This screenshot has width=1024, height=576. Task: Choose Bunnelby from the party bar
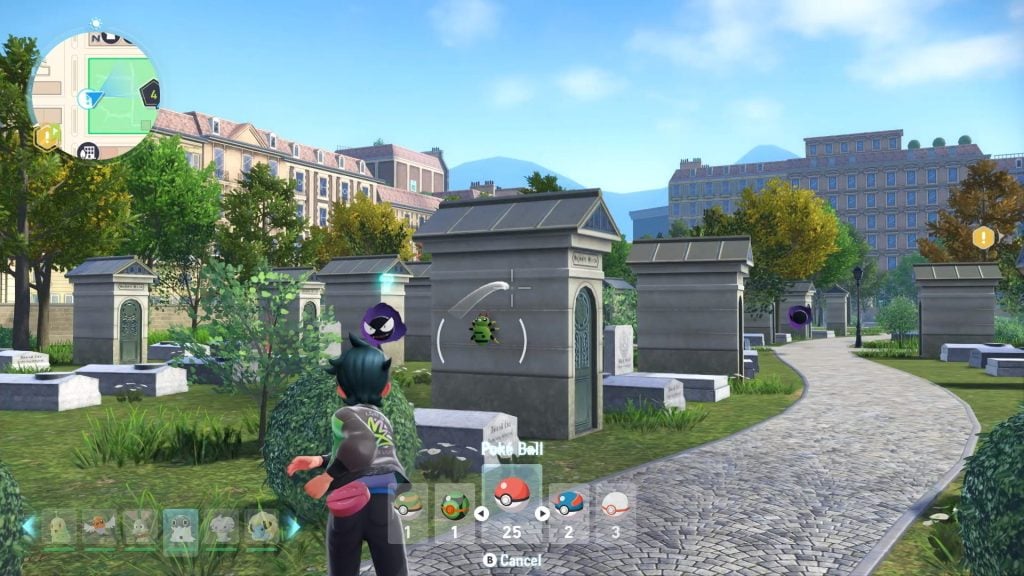point(140,526)
